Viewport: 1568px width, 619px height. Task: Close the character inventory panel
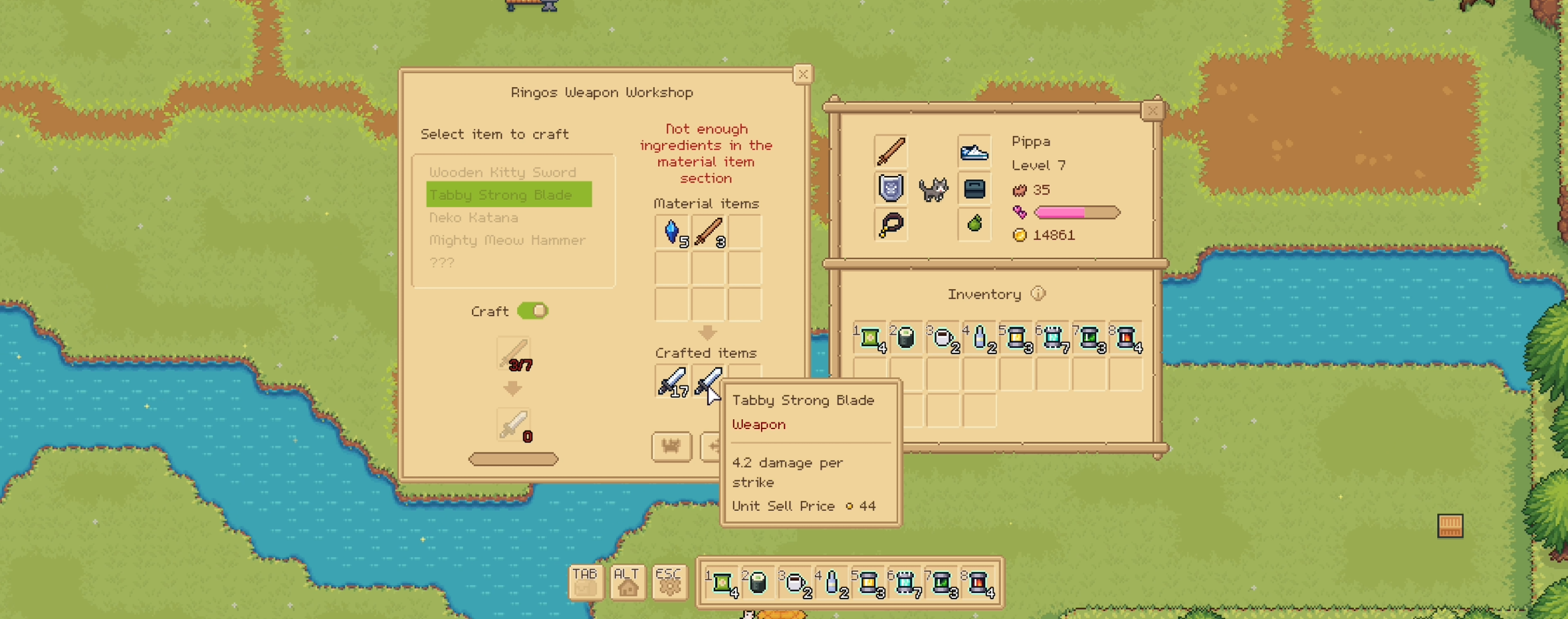click(x=1152, y=111)
